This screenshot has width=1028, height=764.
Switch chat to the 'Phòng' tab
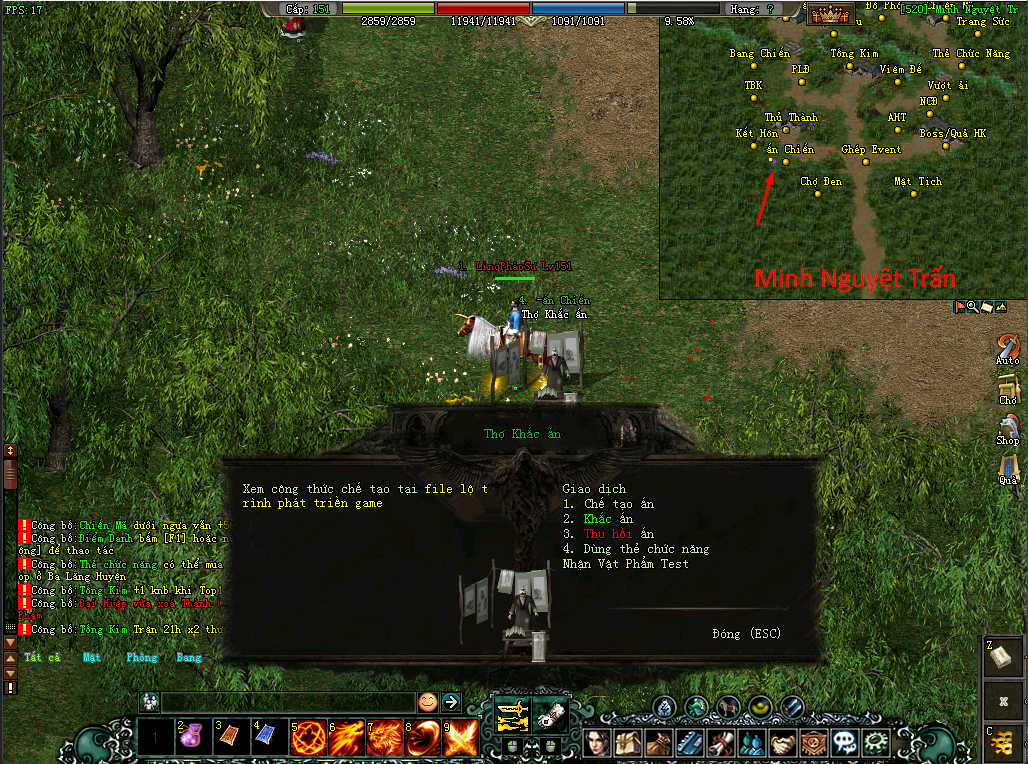(x=142, y=658)
